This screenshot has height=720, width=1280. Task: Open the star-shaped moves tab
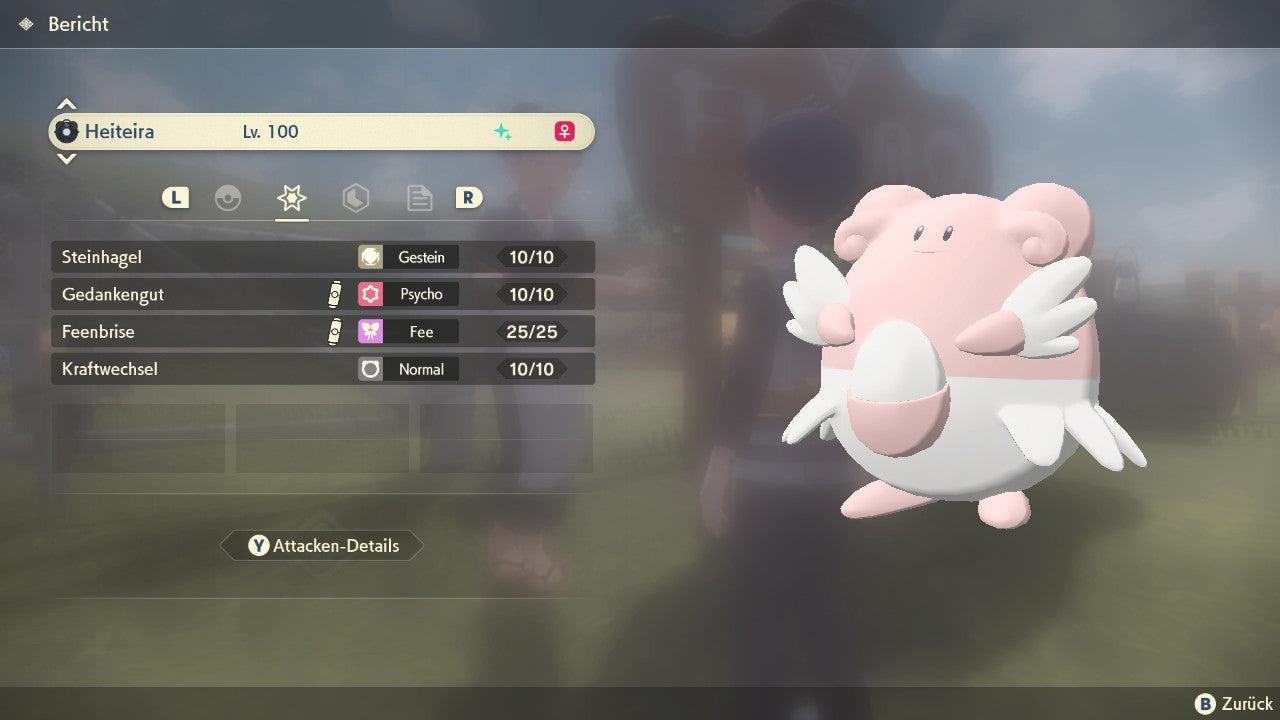(292, 198)
